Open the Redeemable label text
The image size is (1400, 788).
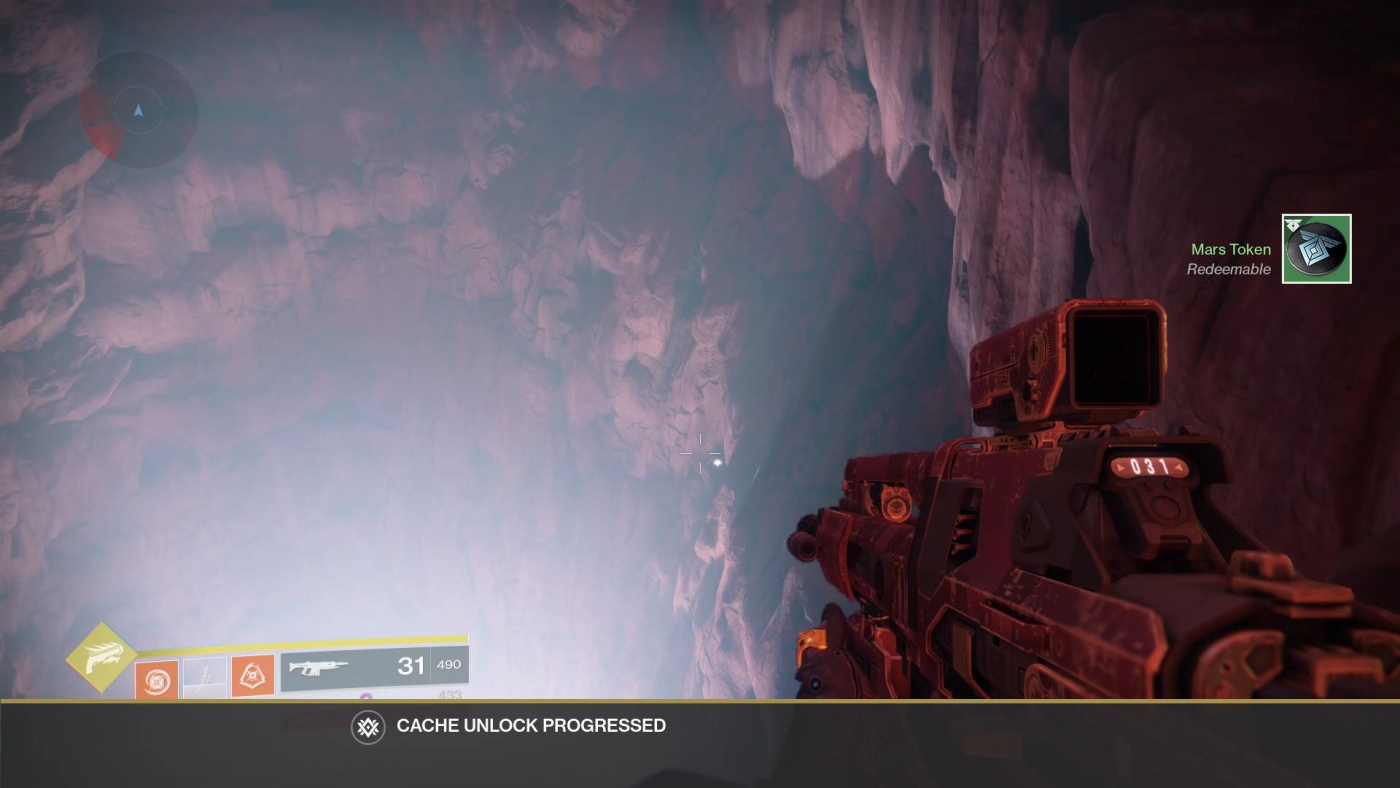point(1228,268)
